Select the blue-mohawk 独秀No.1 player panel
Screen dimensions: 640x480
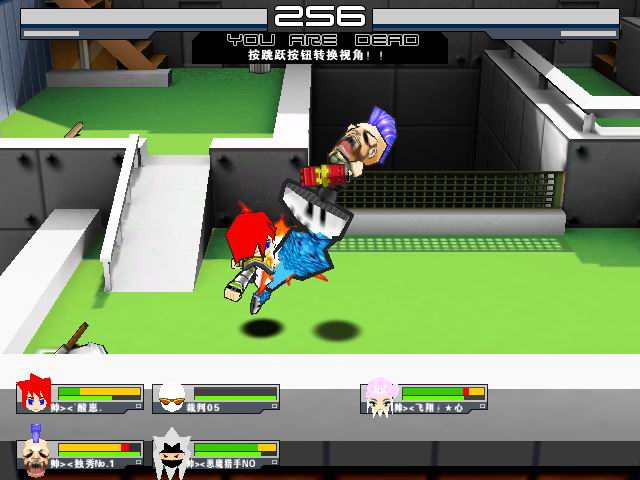[x=80, y=454]
